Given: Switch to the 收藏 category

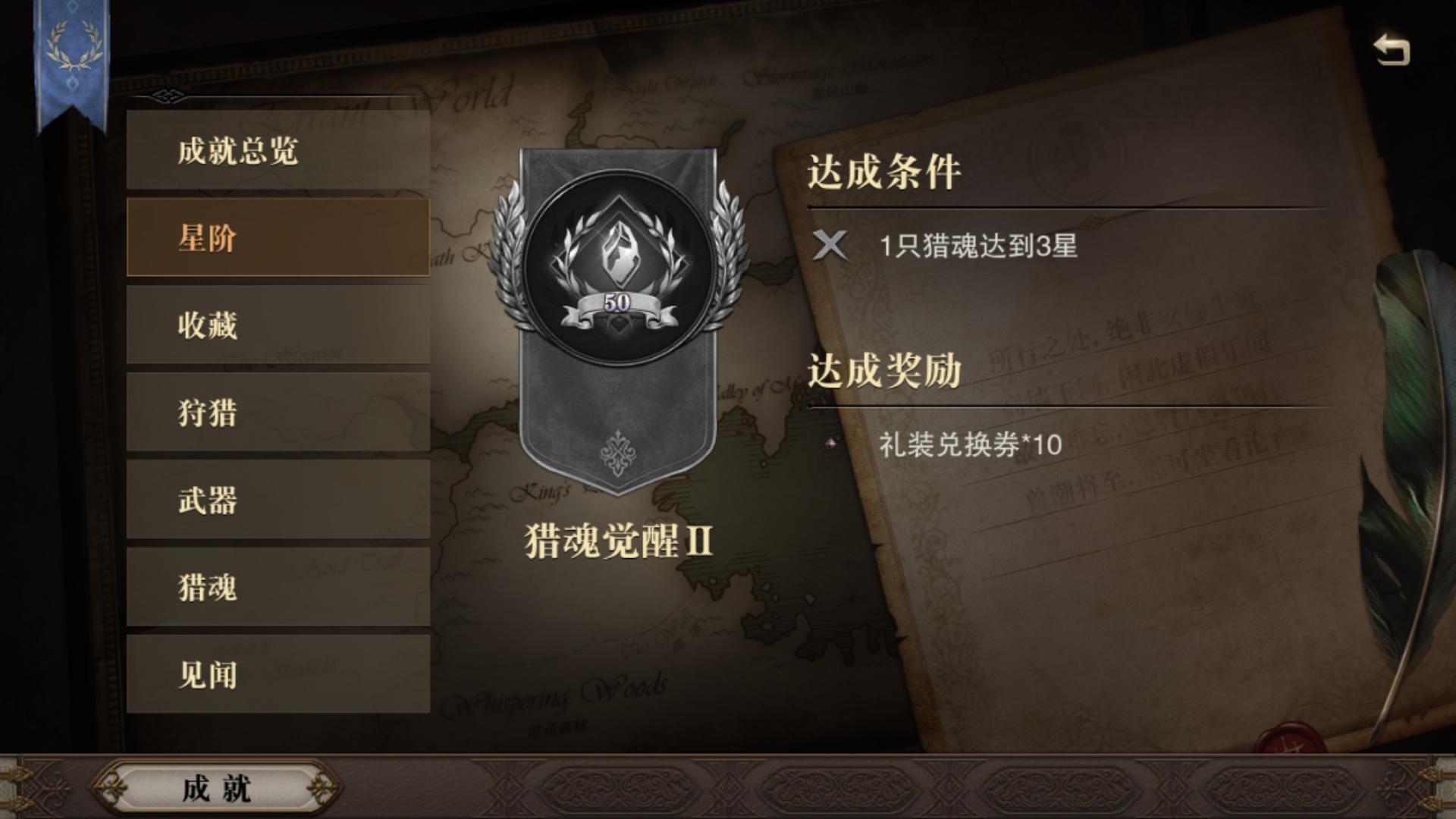Looking at the screenshot, I should point(279,325).
